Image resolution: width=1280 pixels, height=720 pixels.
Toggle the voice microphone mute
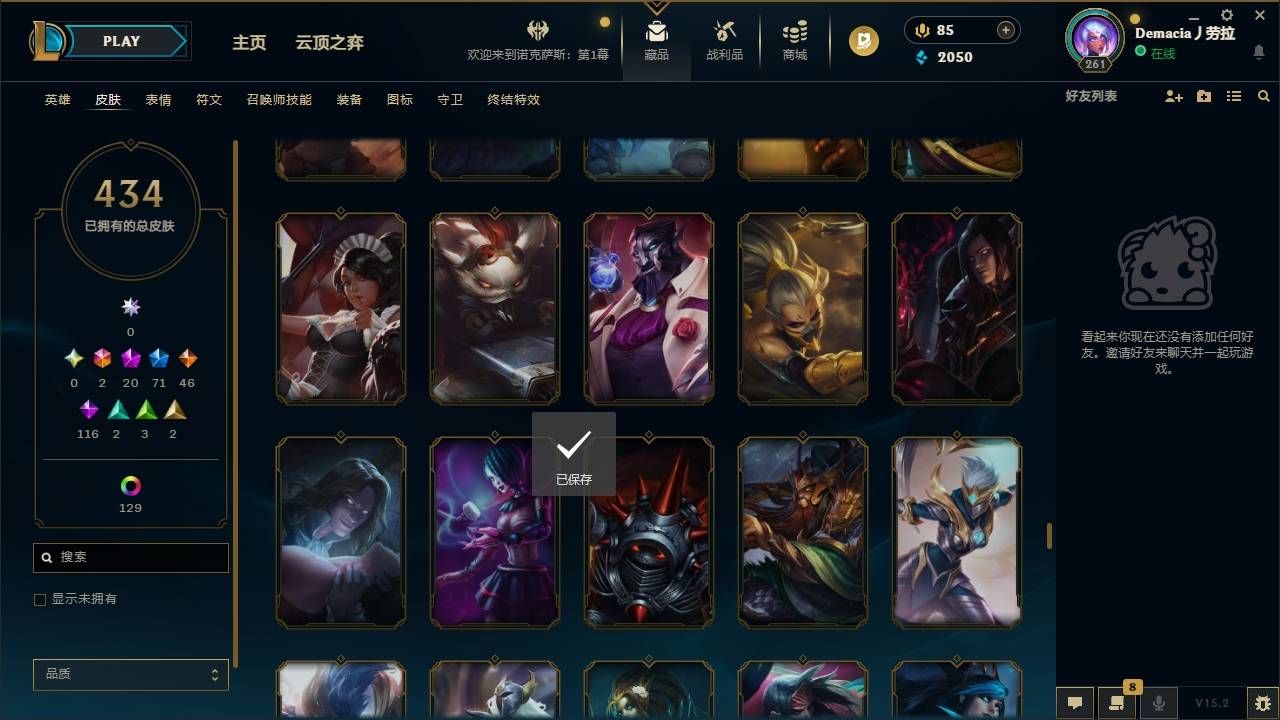click(1158, 702)
